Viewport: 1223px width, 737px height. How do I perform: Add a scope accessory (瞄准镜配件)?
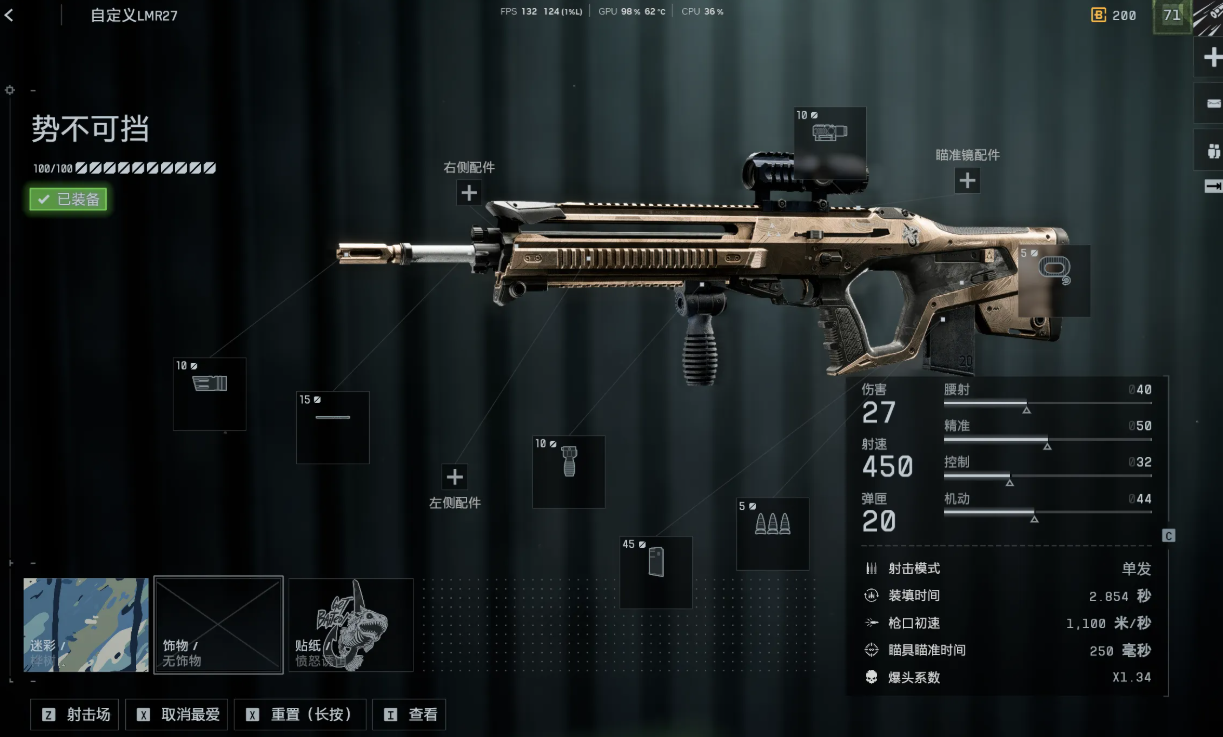tap(967, 181)
